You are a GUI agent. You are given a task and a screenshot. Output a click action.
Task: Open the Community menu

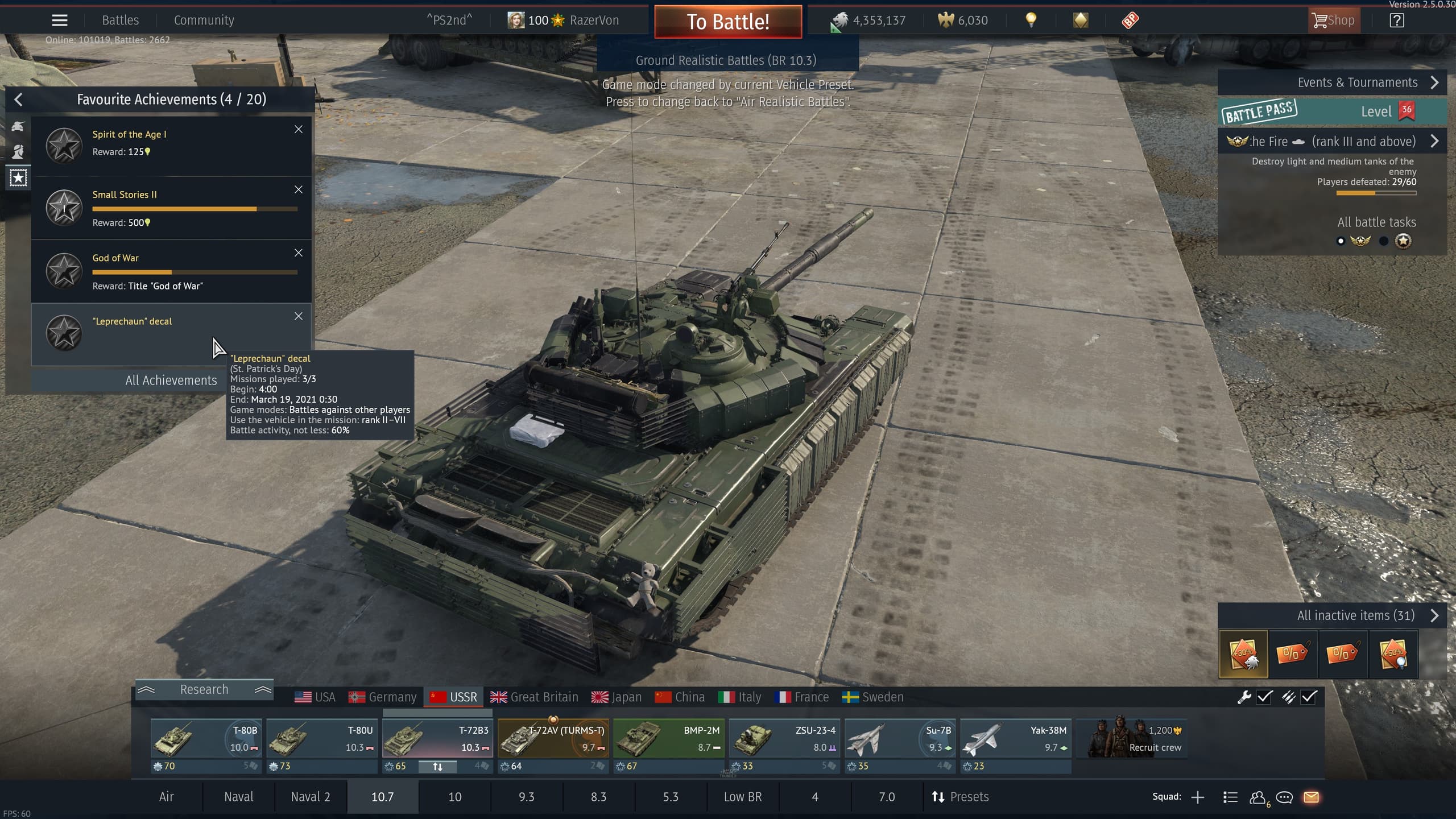click(x=204, y=20)
